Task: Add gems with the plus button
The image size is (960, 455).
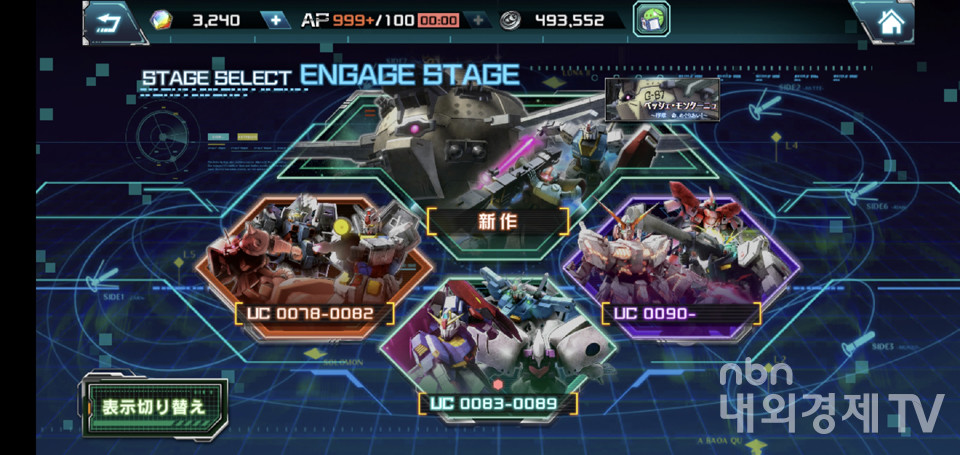Action: [x=275, y=20]
